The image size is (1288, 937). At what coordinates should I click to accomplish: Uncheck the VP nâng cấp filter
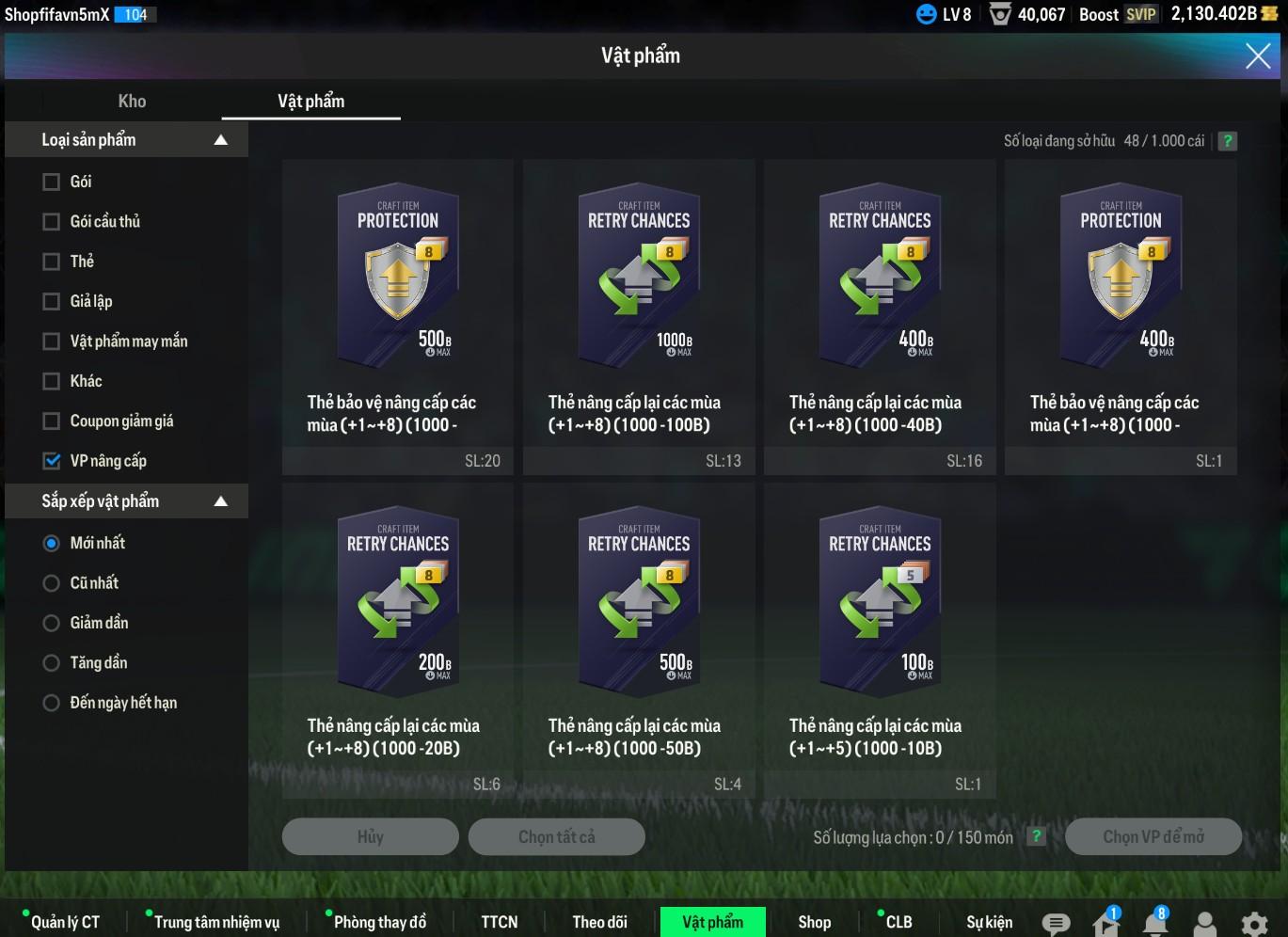click(52, 461)
